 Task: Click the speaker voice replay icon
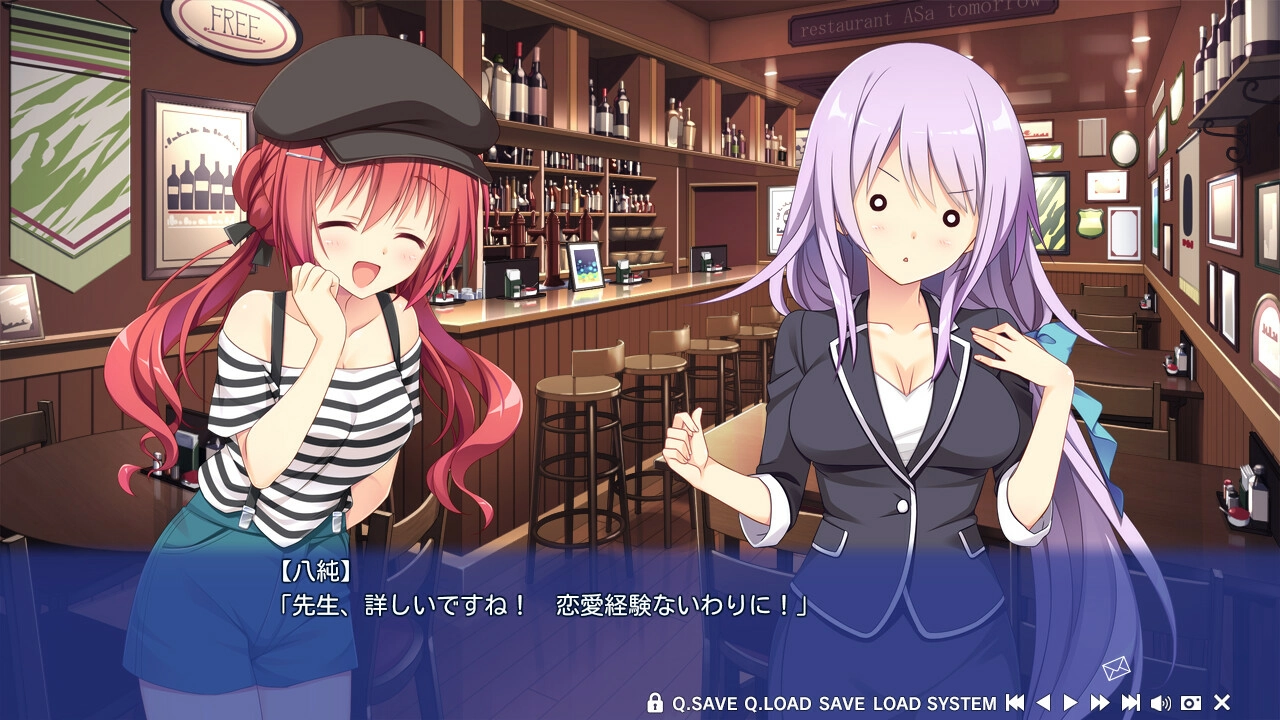(1161, 703)
